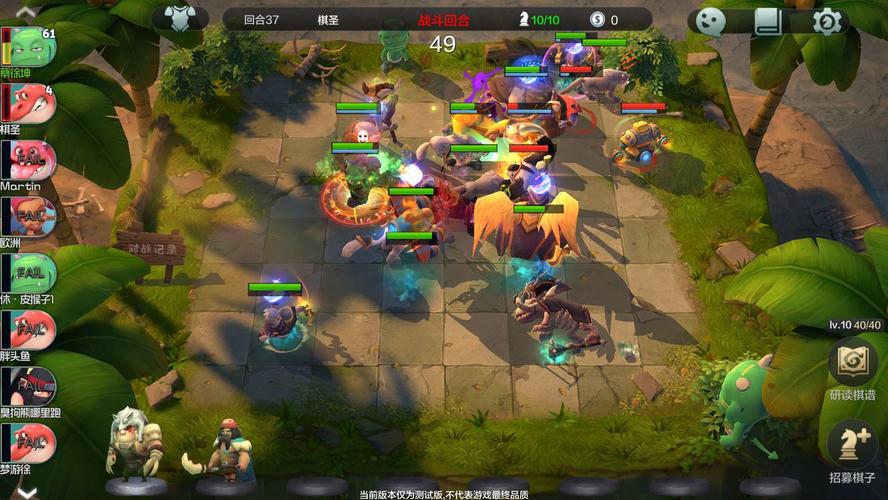The image size is (888, 500).
Task: Select the green-faced top player avatar
Action: point(30,47)
